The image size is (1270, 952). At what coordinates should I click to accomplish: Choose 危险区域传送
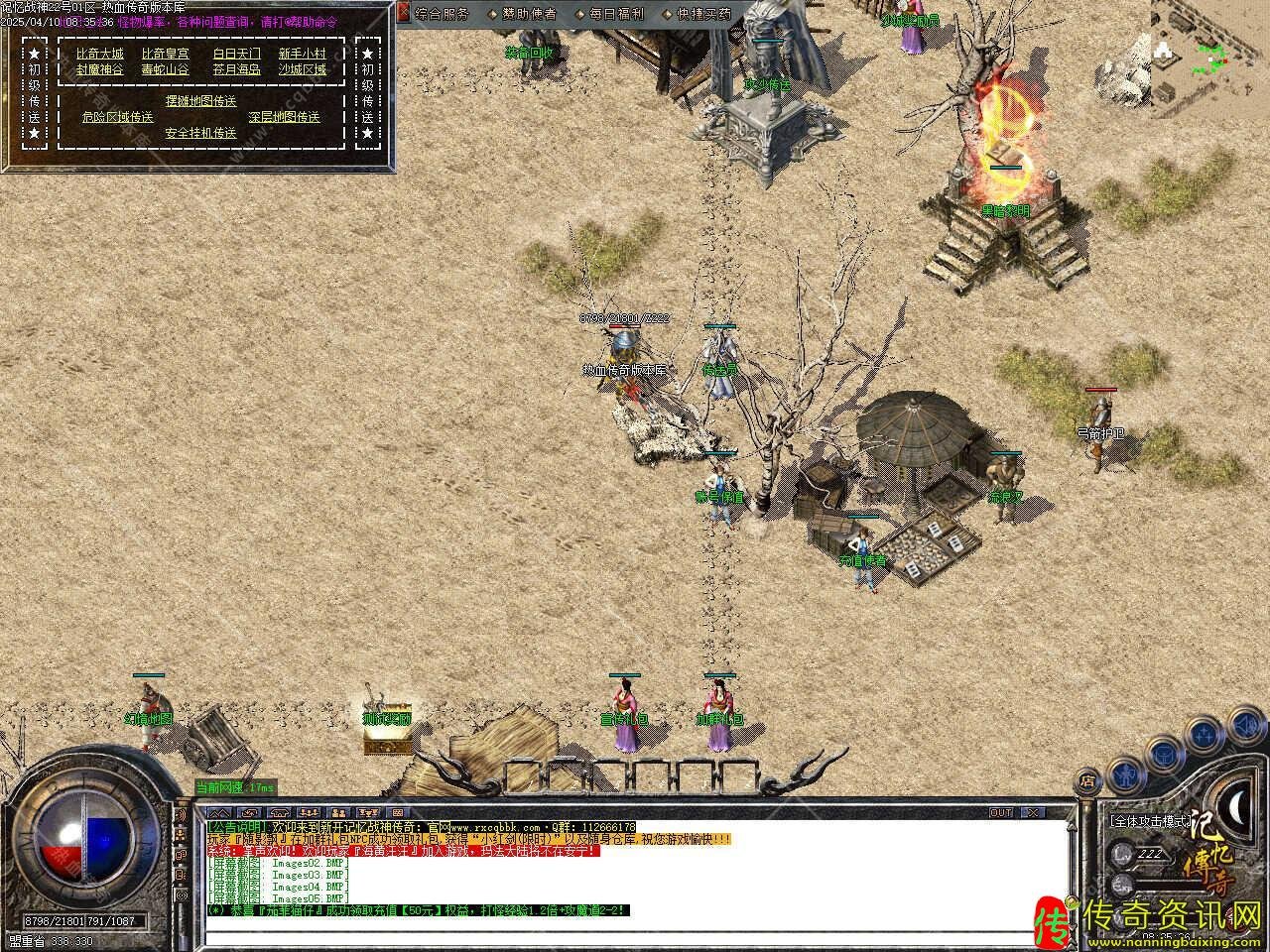coord(117,117)
